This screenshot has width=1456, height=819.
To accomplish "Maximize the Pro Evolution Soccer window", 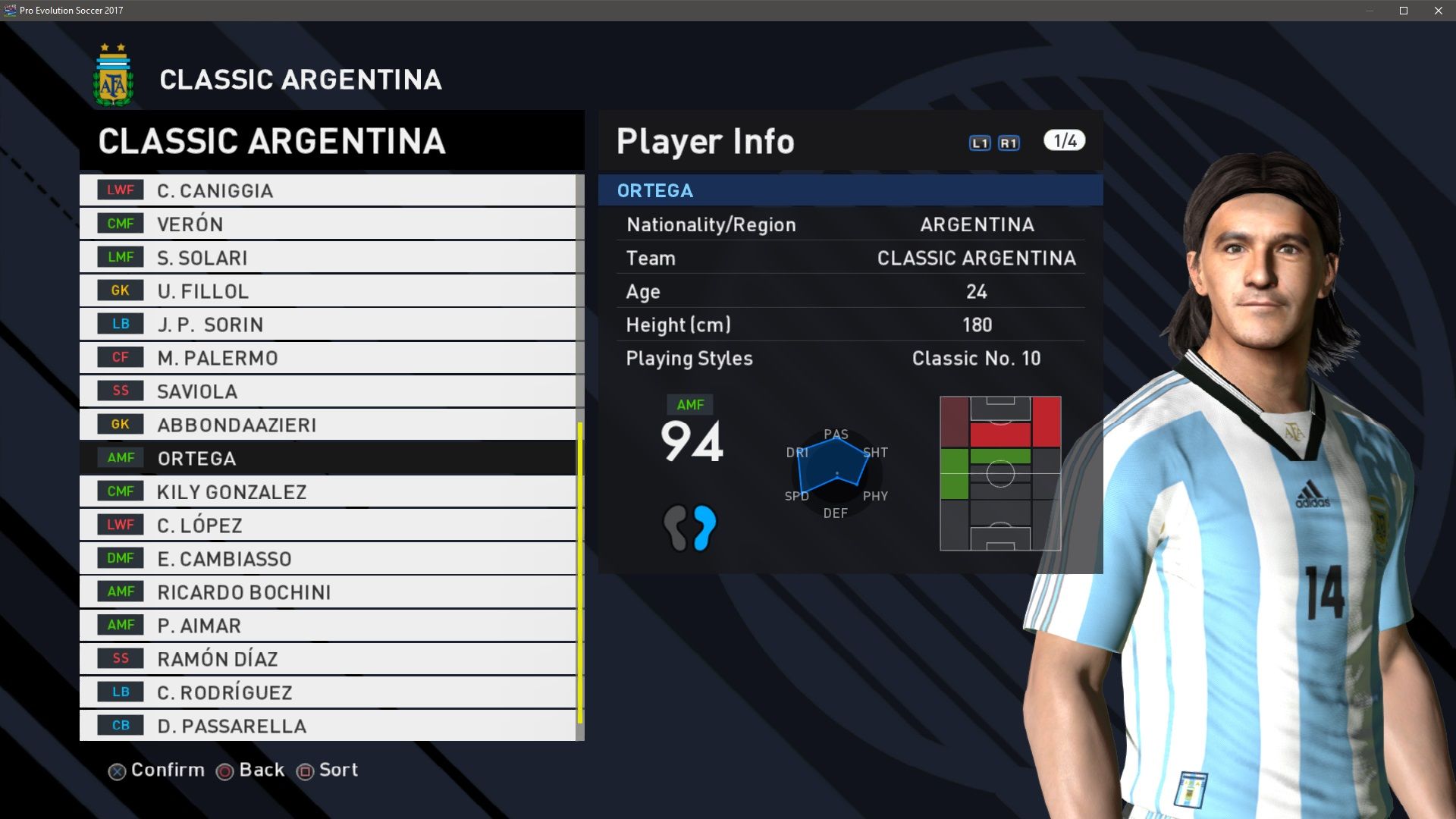I will pyautogui.click(x=1404, y=11).
